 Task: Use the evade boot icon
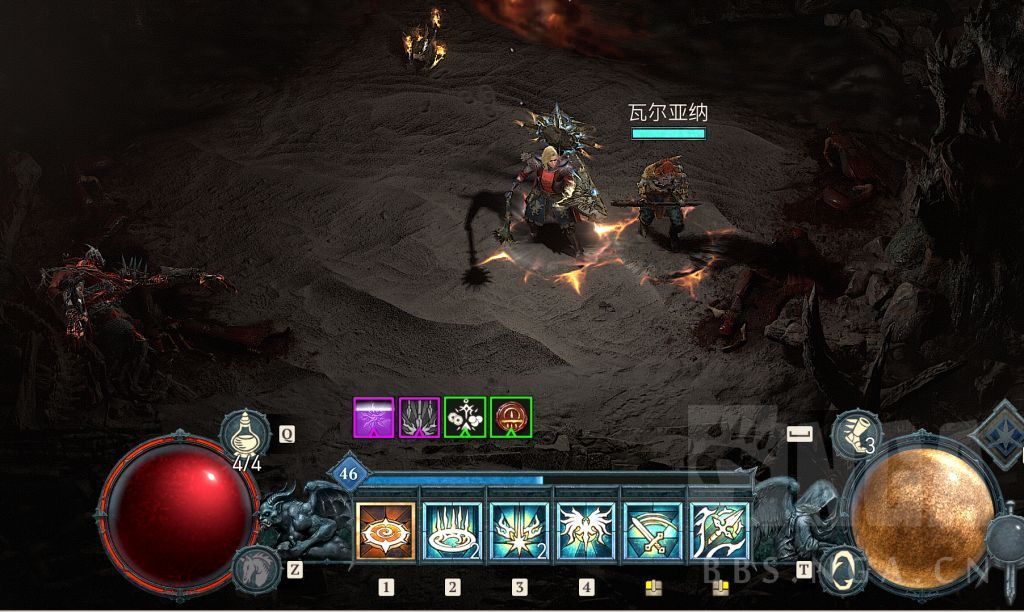[x=855, y=436]
